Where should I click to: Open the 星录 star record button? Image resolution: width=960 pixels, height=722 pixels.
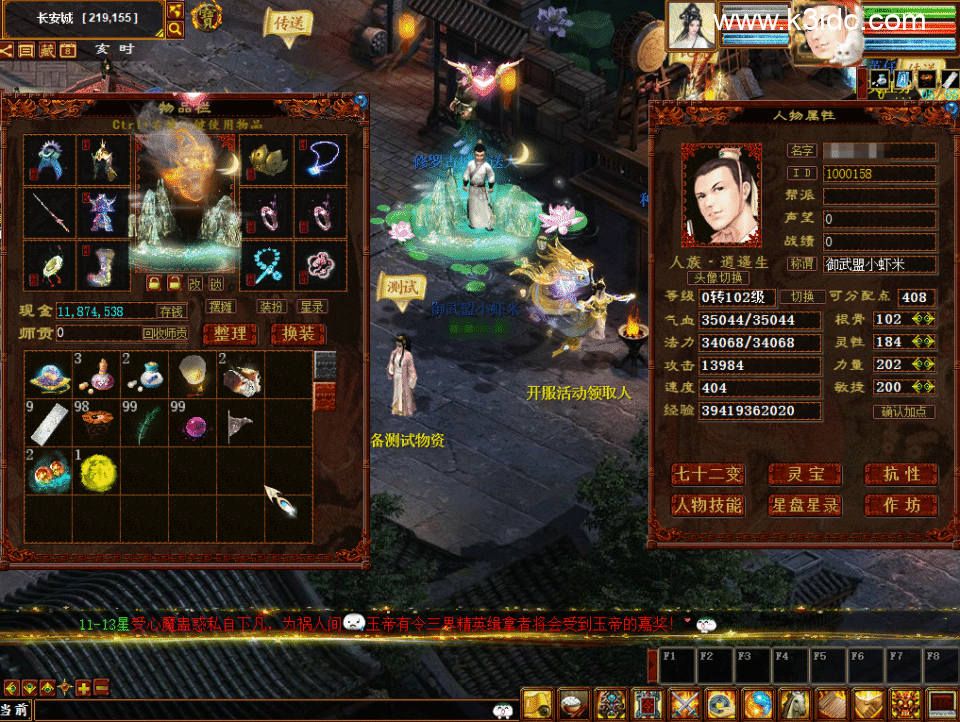(313, 307)
